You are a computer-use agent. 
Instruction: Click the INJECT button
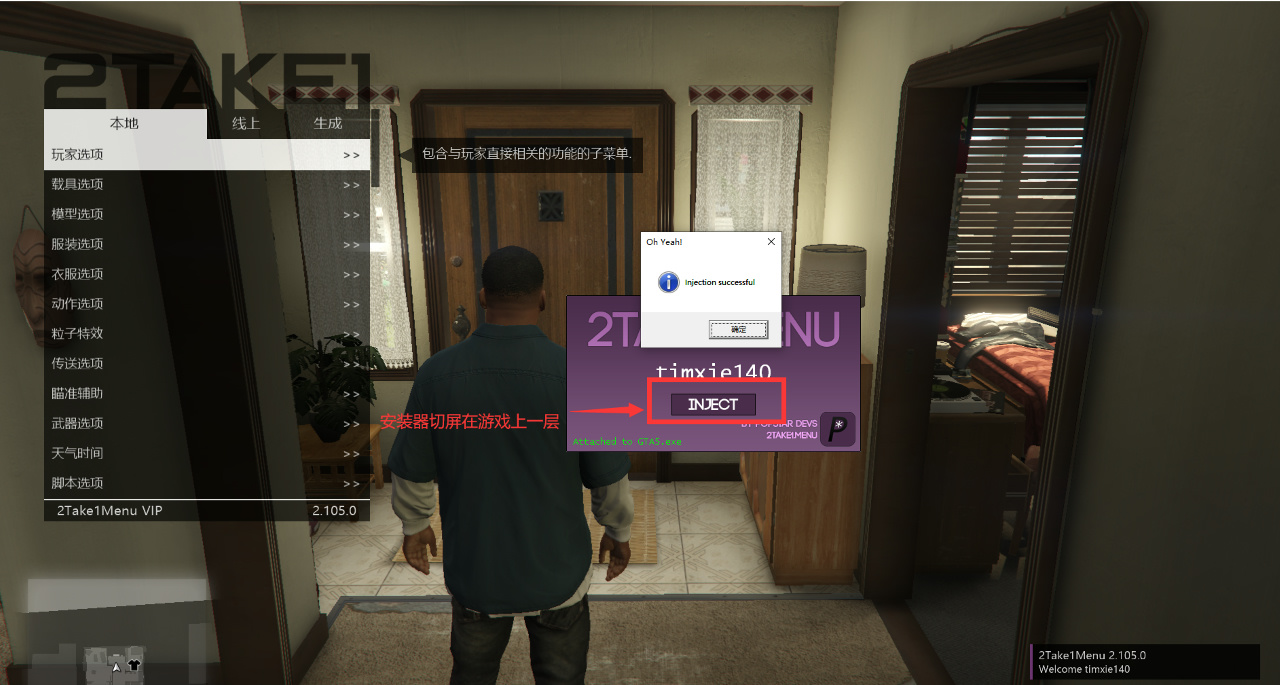(x=713, y=405)
